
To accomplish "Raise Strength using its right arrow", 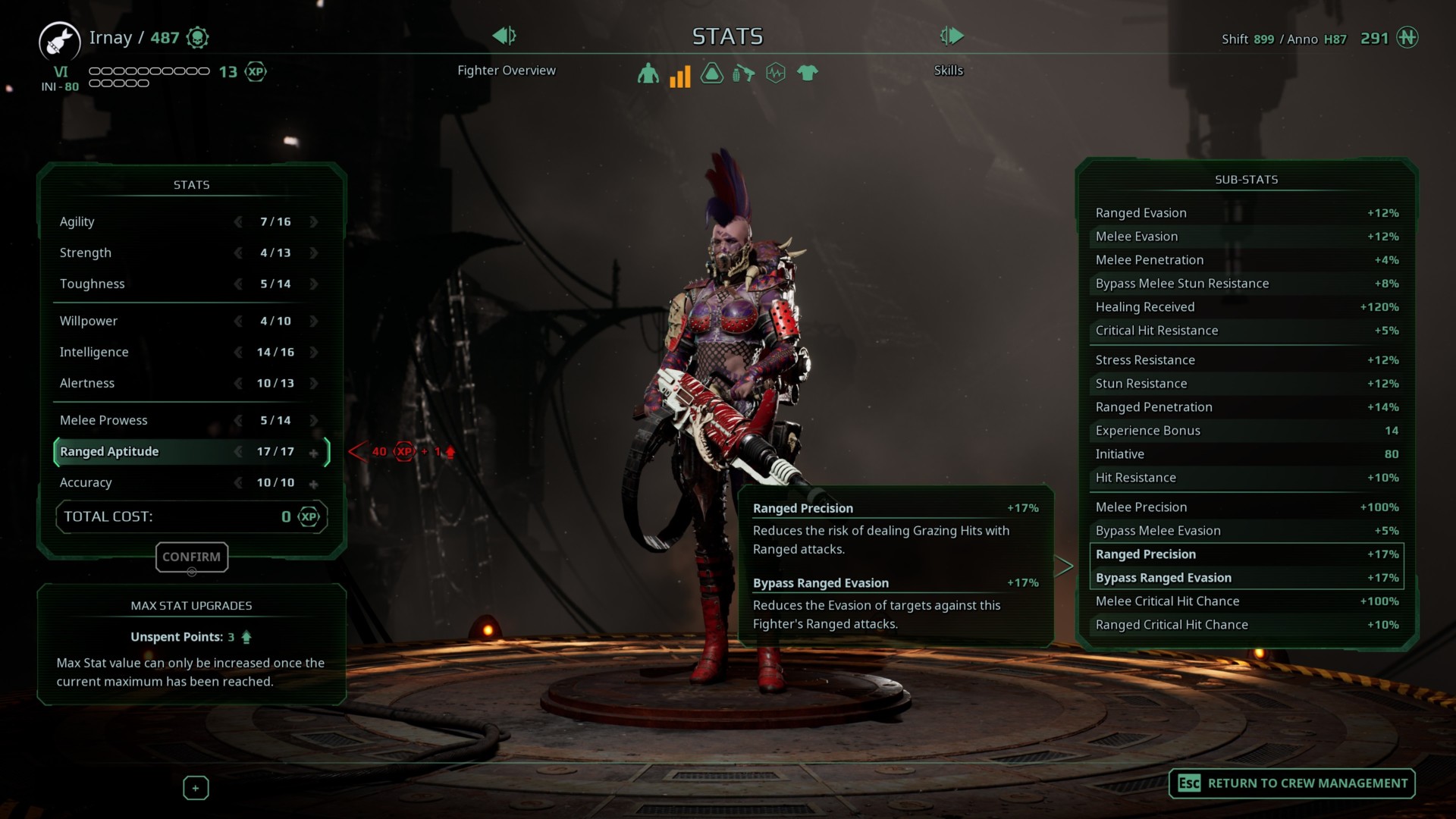I will 313,253.
